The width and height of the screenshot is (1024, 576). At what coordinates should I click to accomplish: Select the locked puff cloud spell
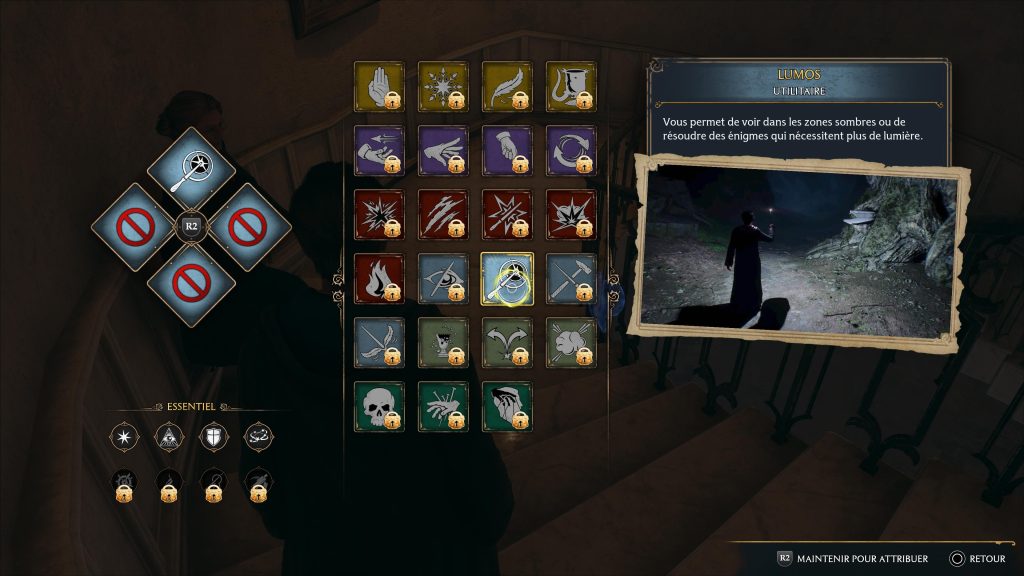coord(571,342)
